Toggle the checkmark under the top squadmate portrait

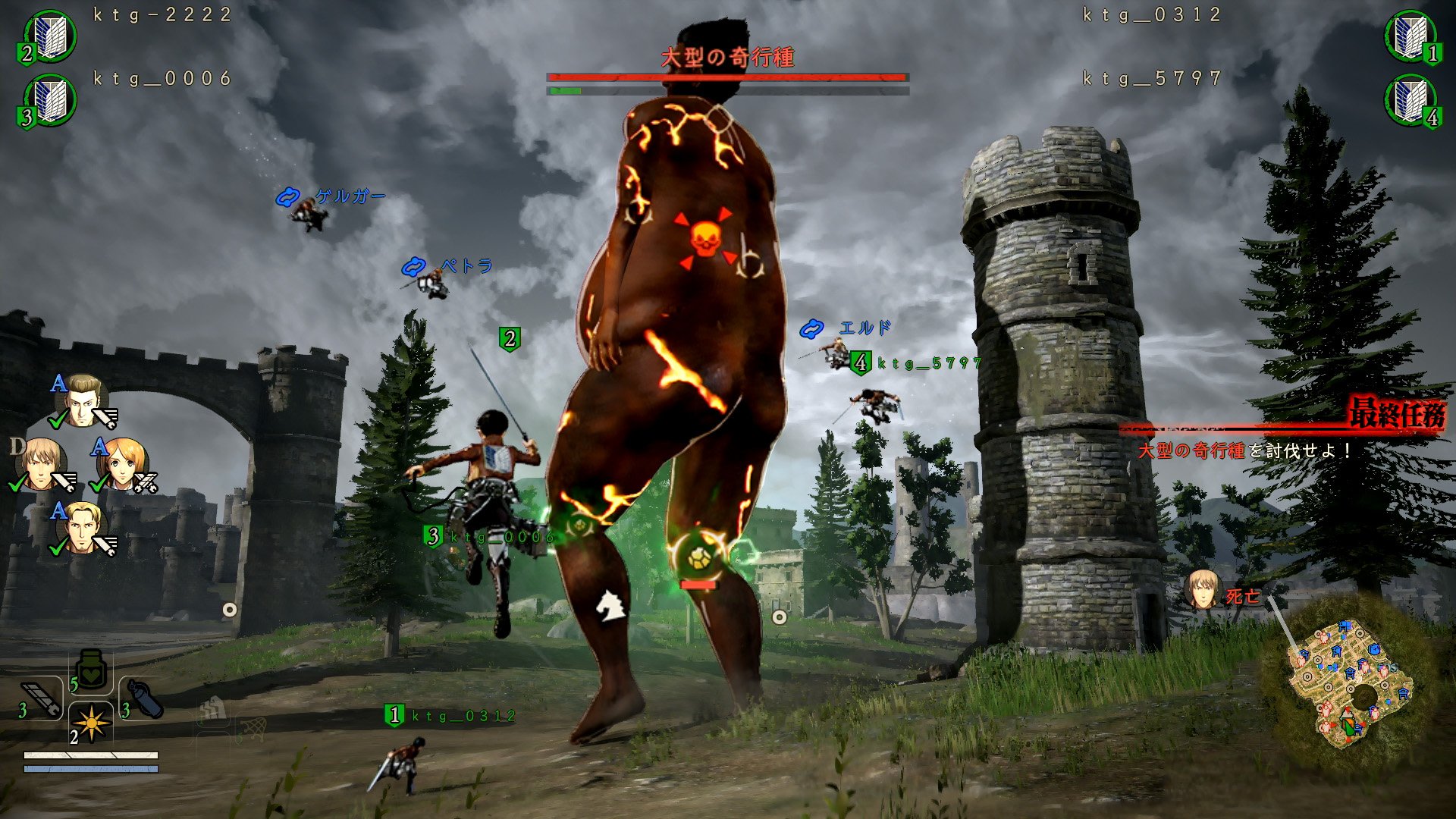point(57,421)
